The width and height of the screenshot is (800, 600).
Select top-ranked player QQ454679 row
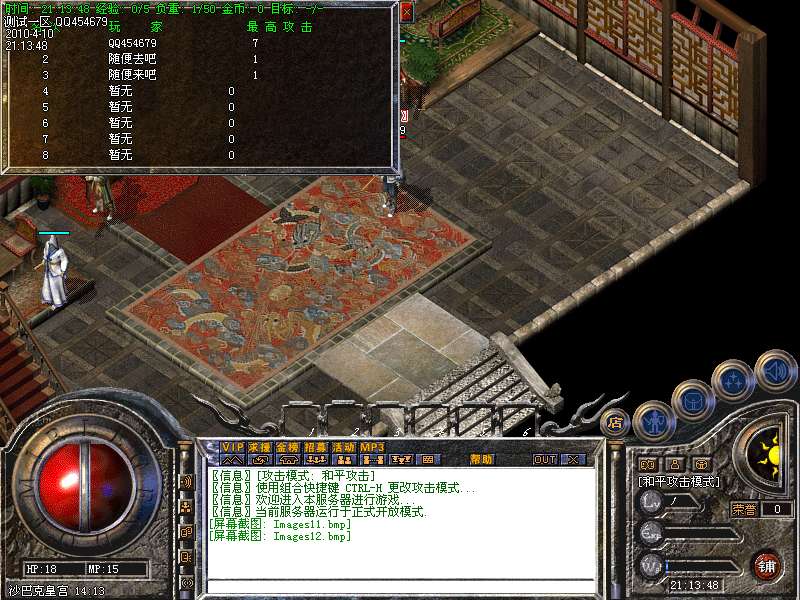coord(130,44)
